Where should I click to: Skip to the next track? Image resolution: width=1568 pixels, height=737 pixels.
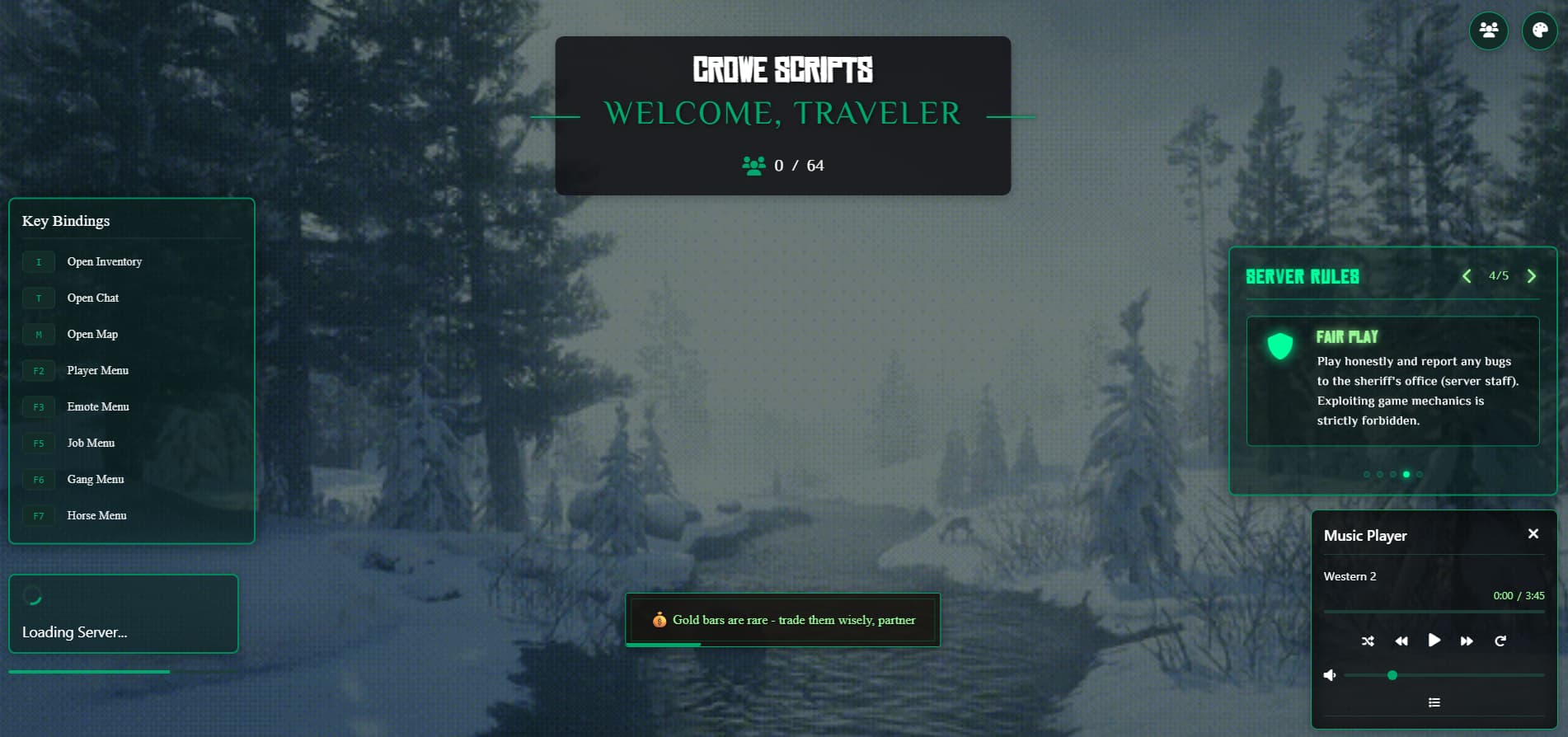tap(1467, 641)
